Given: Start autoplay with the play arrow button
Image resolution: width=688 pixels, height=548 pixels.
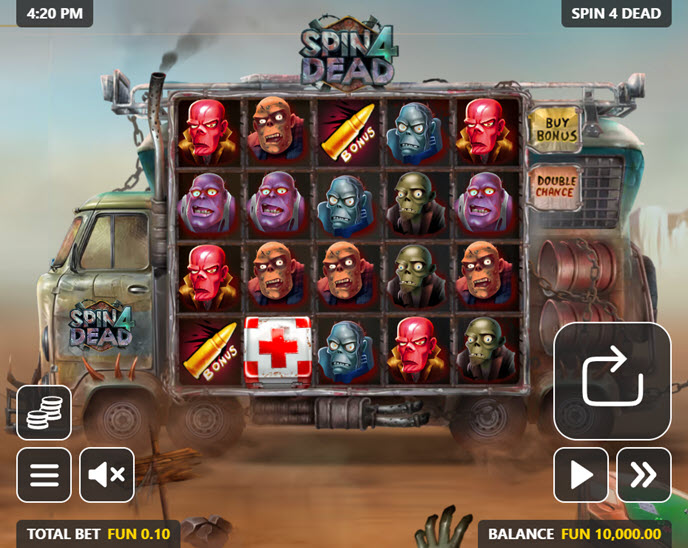Looking at the screenshot, I should 581,475.
